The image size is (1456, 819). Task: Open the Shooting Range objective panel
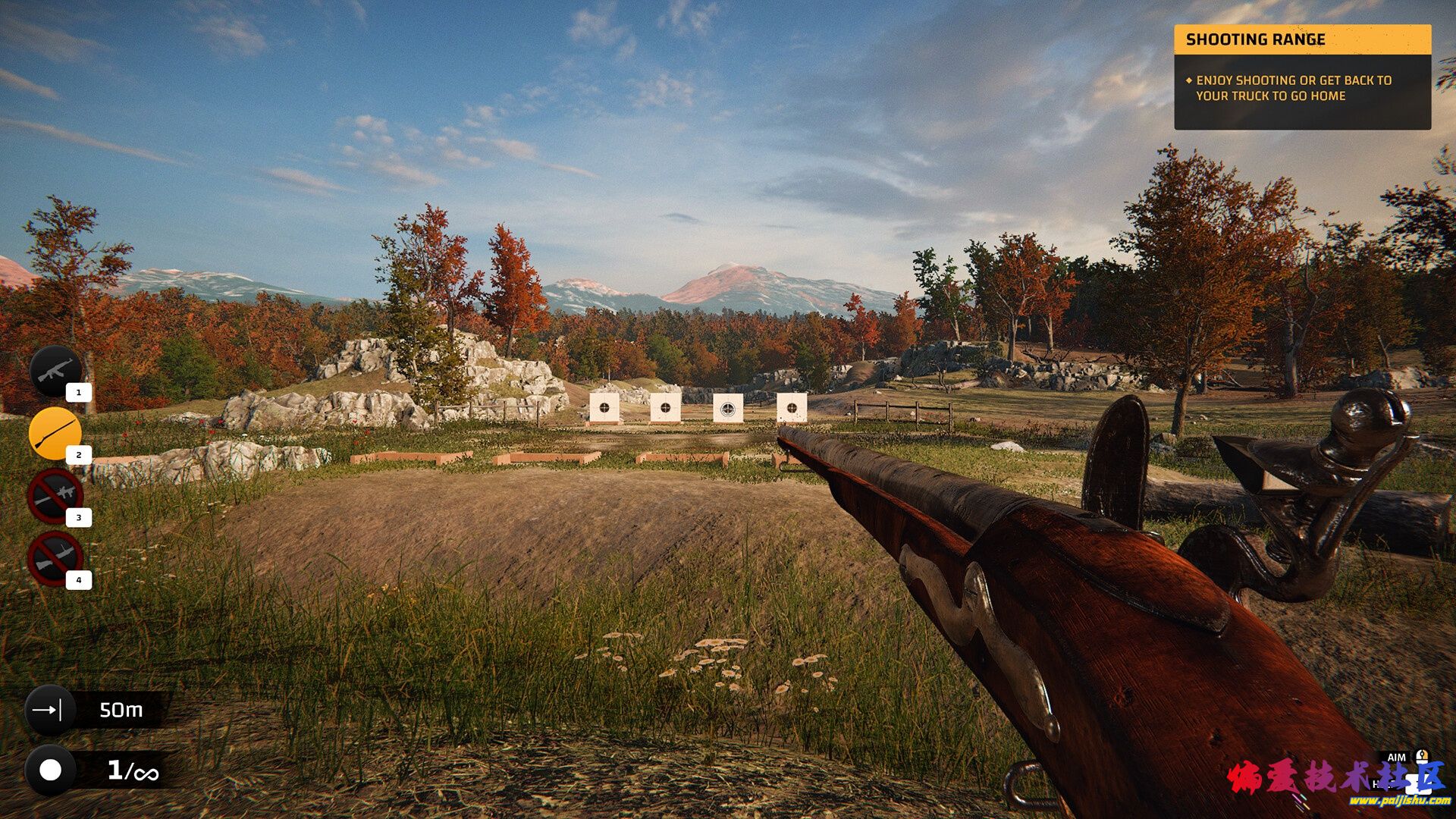1302,77
